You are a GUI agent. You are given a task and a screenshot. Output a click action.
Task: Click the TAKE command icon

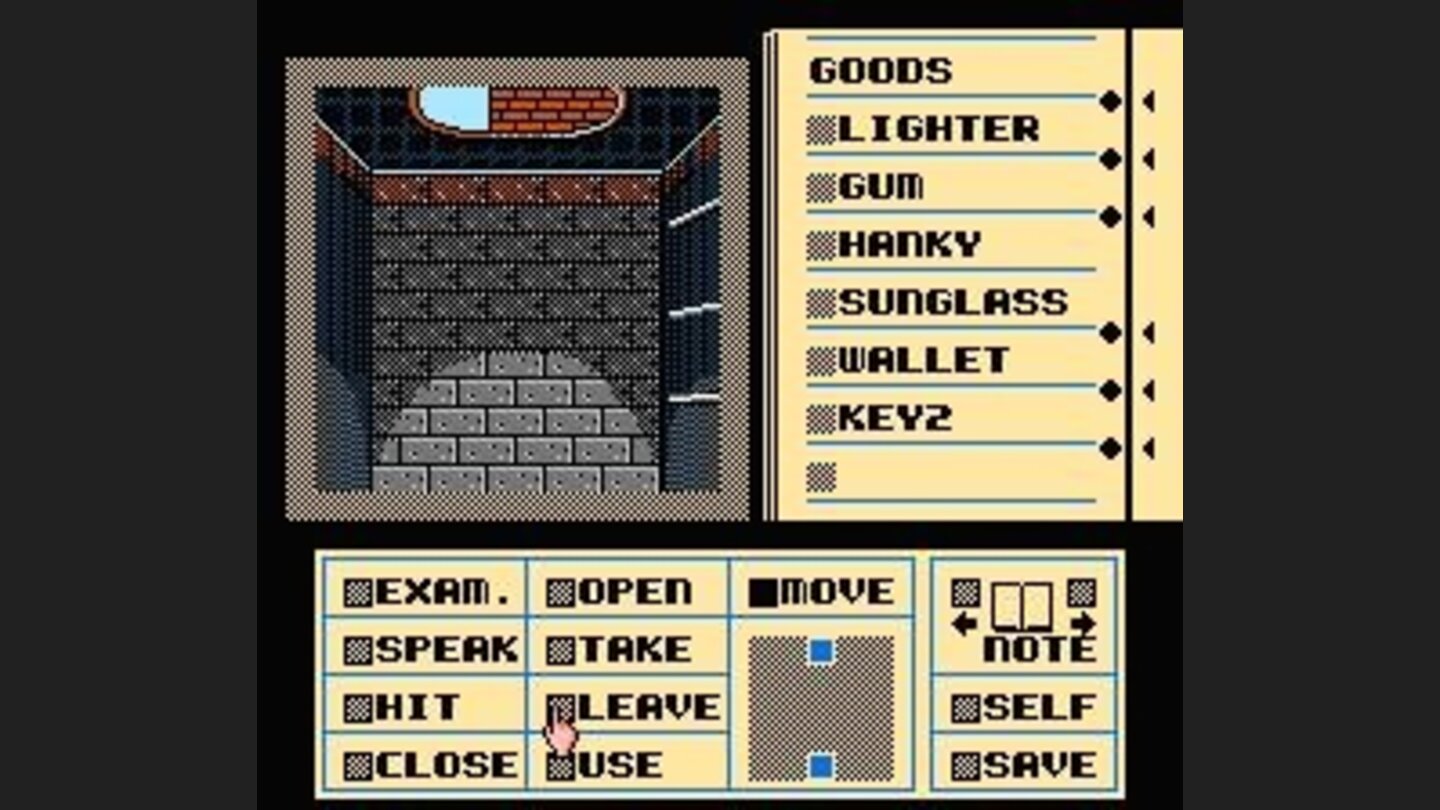(x=562, y=648)
